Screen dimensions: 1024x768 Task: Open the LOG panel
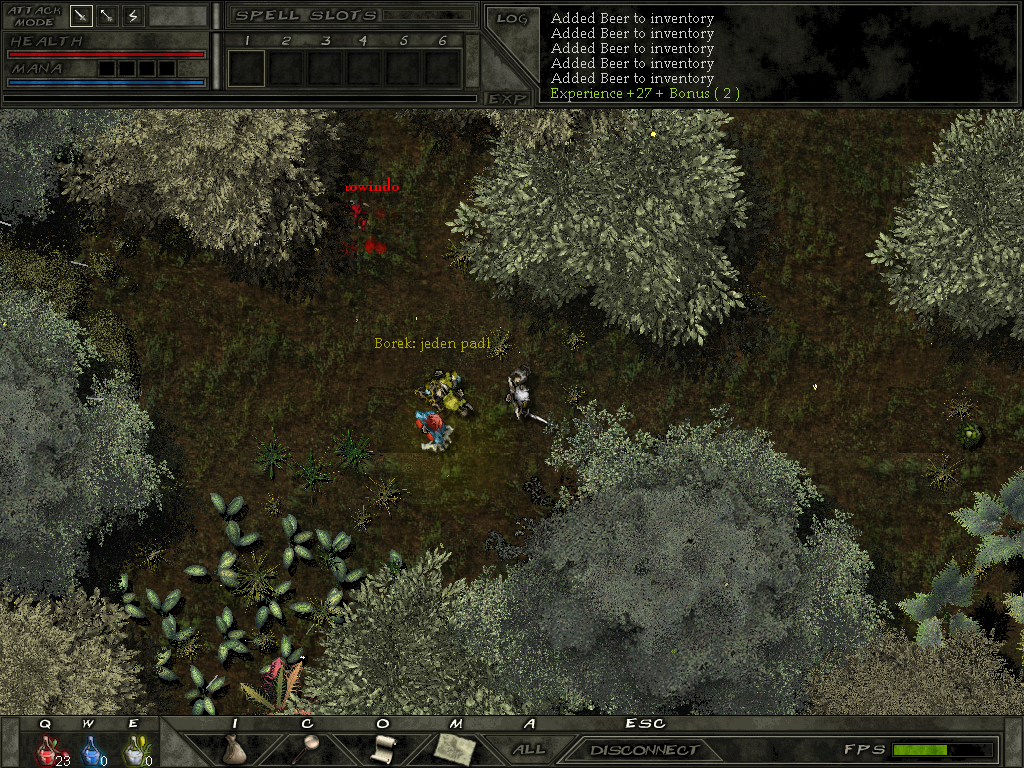click(511, 18)
